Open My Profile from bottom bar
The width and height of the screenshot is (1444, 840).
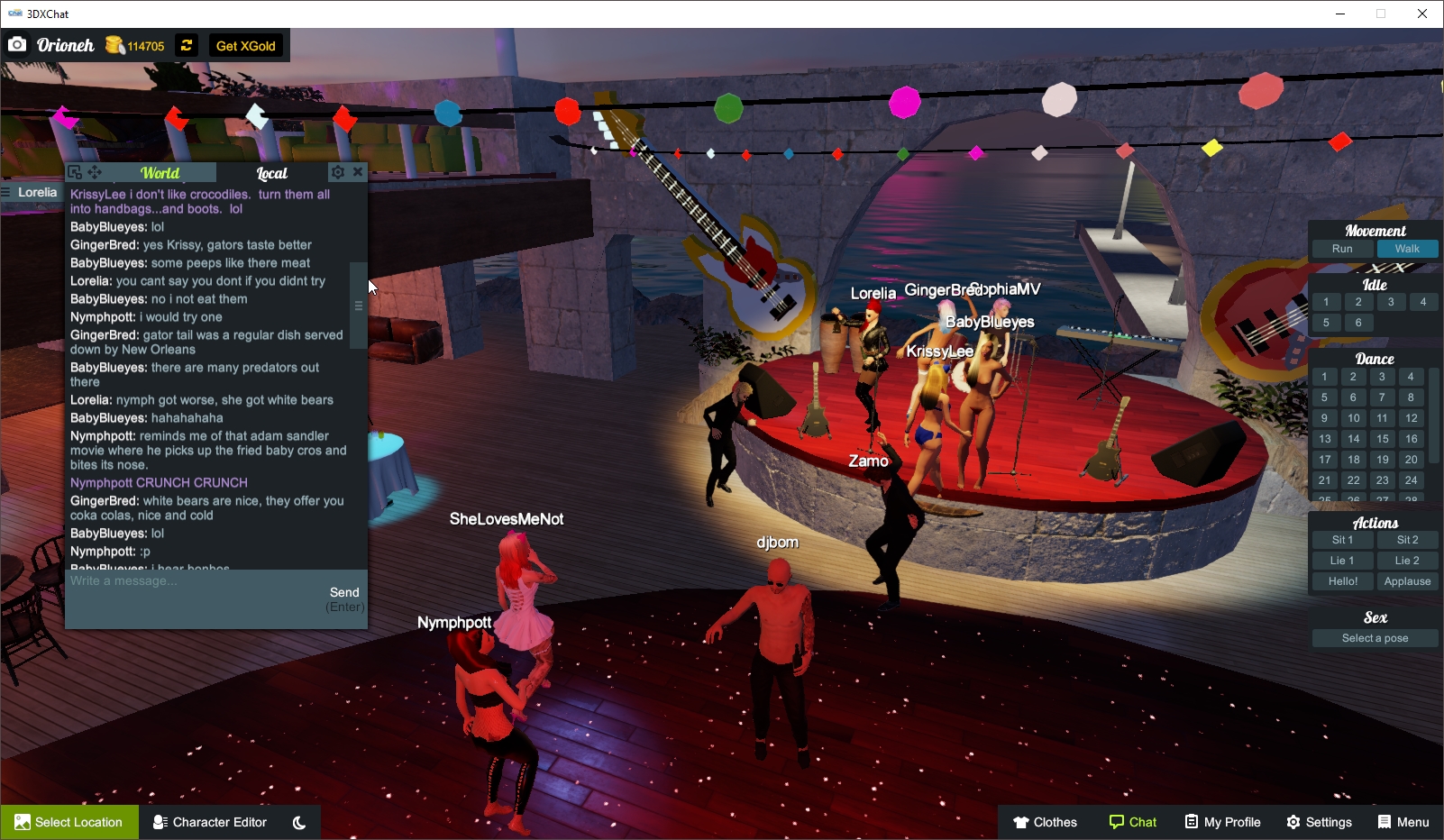point(1222,821)
